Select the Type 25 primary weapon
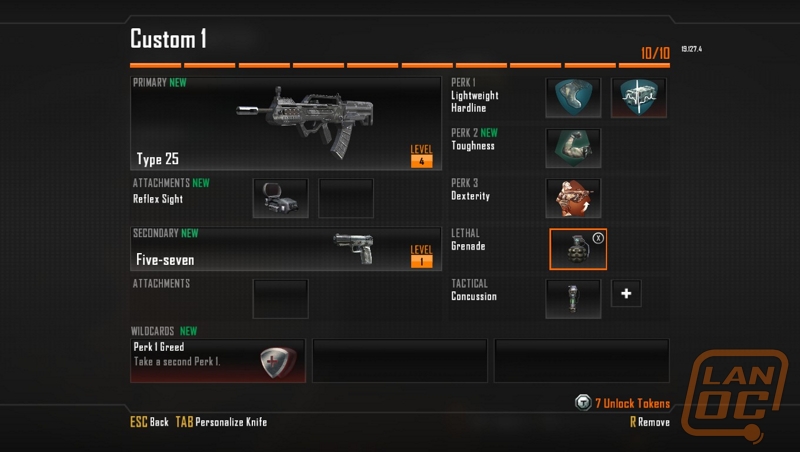The height and width of the screenshot is (452, 800). coord(285,122)
